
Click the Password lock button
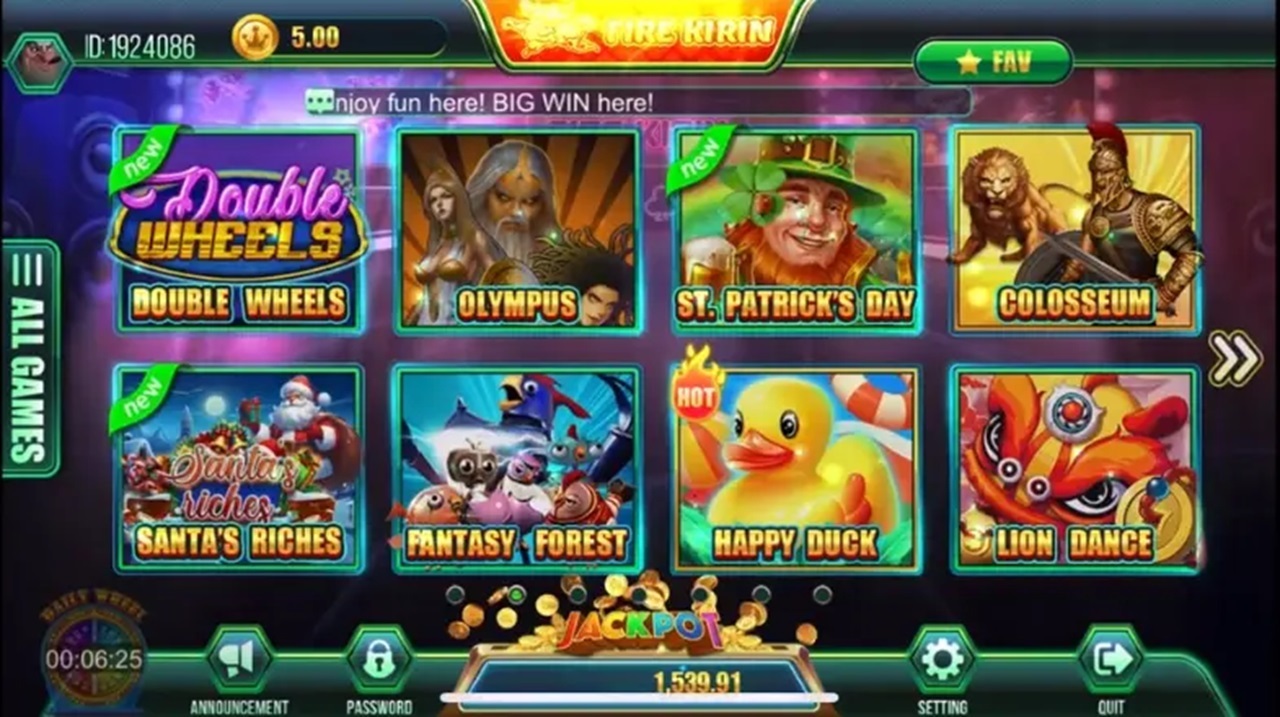click(379, 660)
